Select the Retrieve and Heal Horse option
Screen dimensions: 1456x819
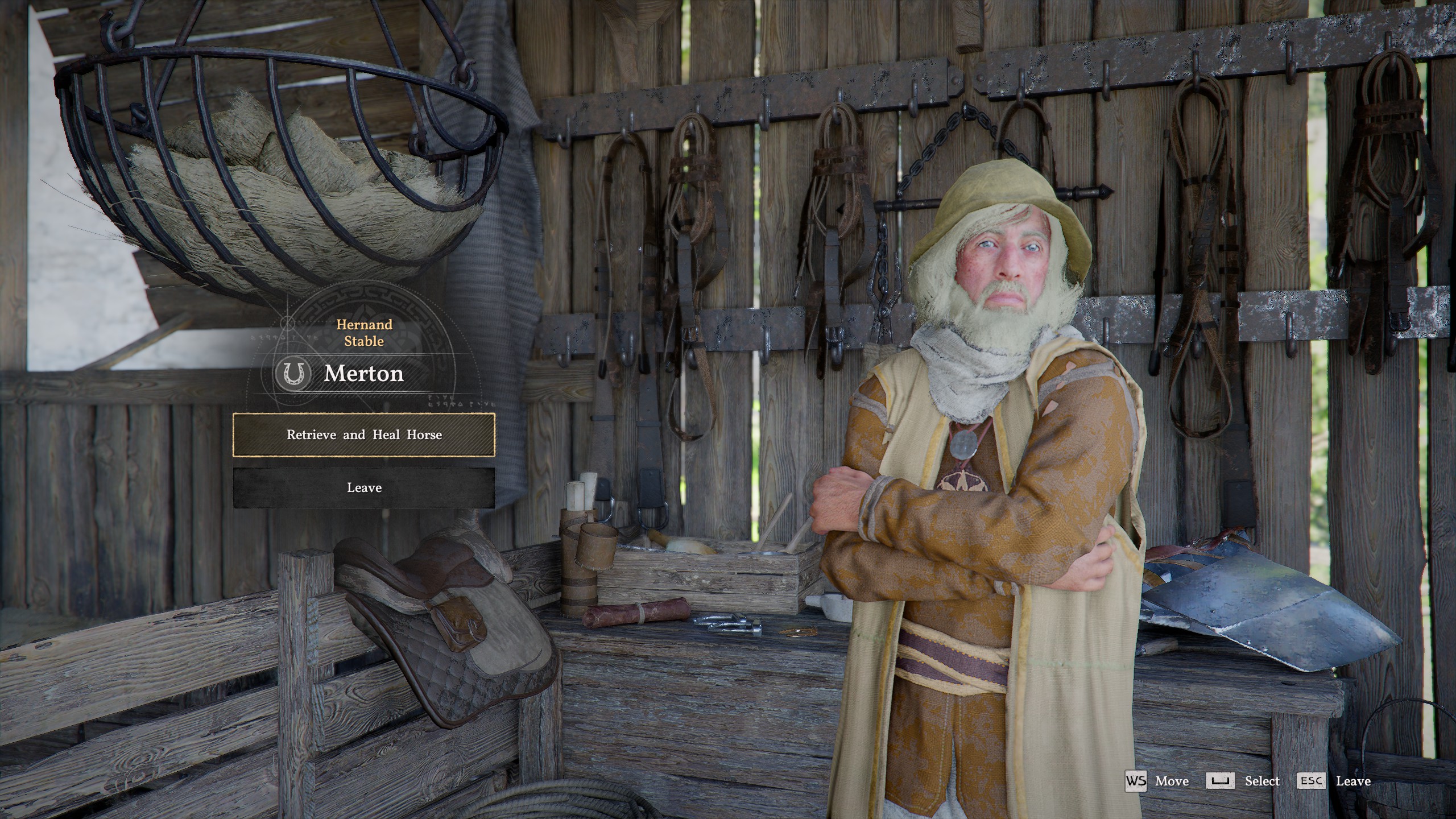[x=364, y=435]
